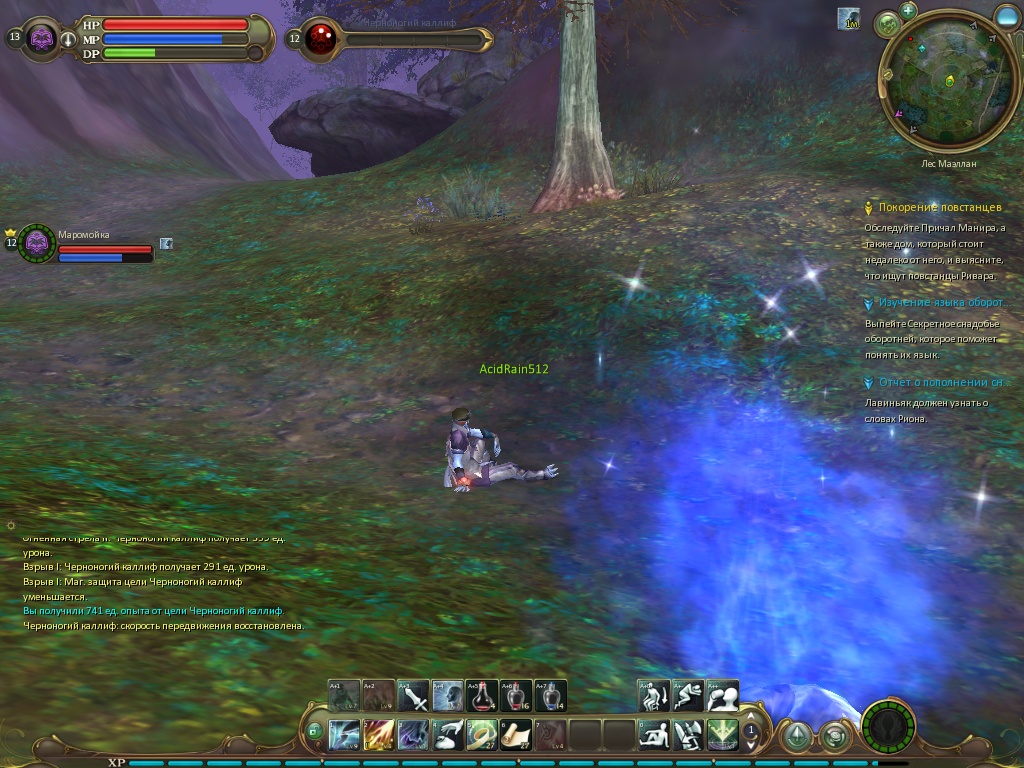The image size is (1024, 768).
Task: Use the red potion in the upper bar
Action: [482, 696]
